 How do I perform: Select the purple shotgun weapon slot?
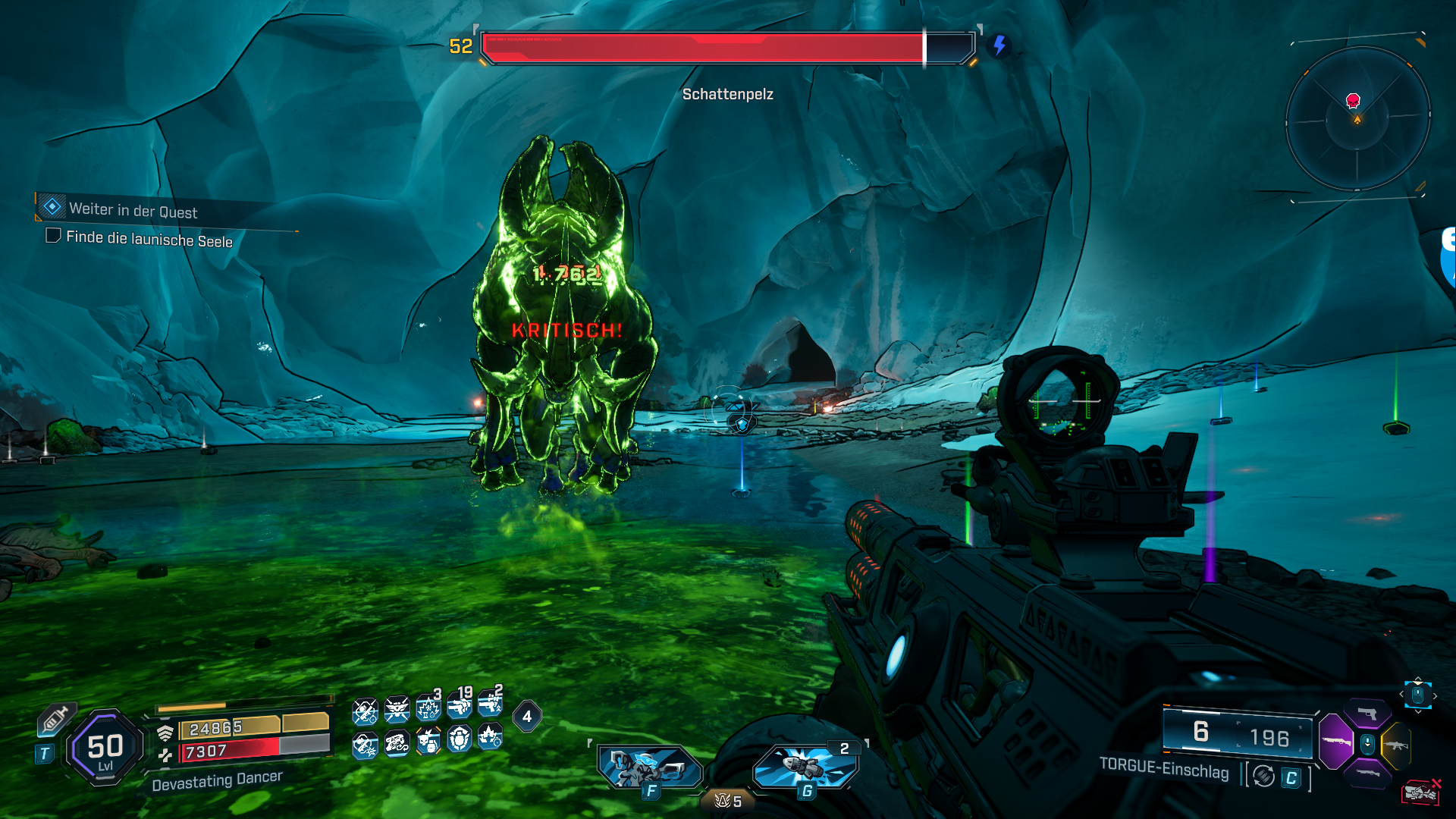click(x=1336, y=741)
